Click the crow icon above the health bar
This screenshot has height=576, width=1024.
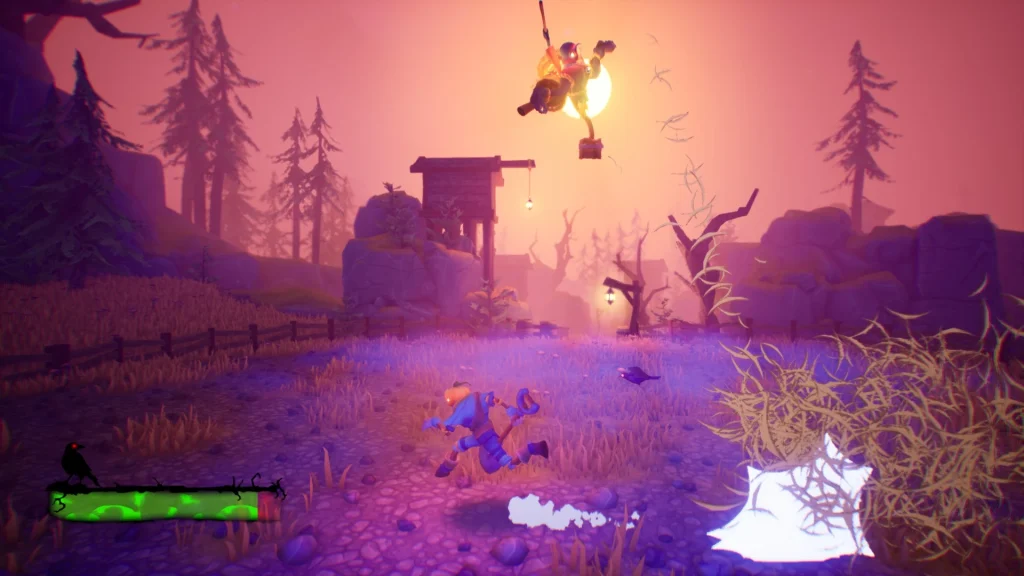[x=74, y=463]
